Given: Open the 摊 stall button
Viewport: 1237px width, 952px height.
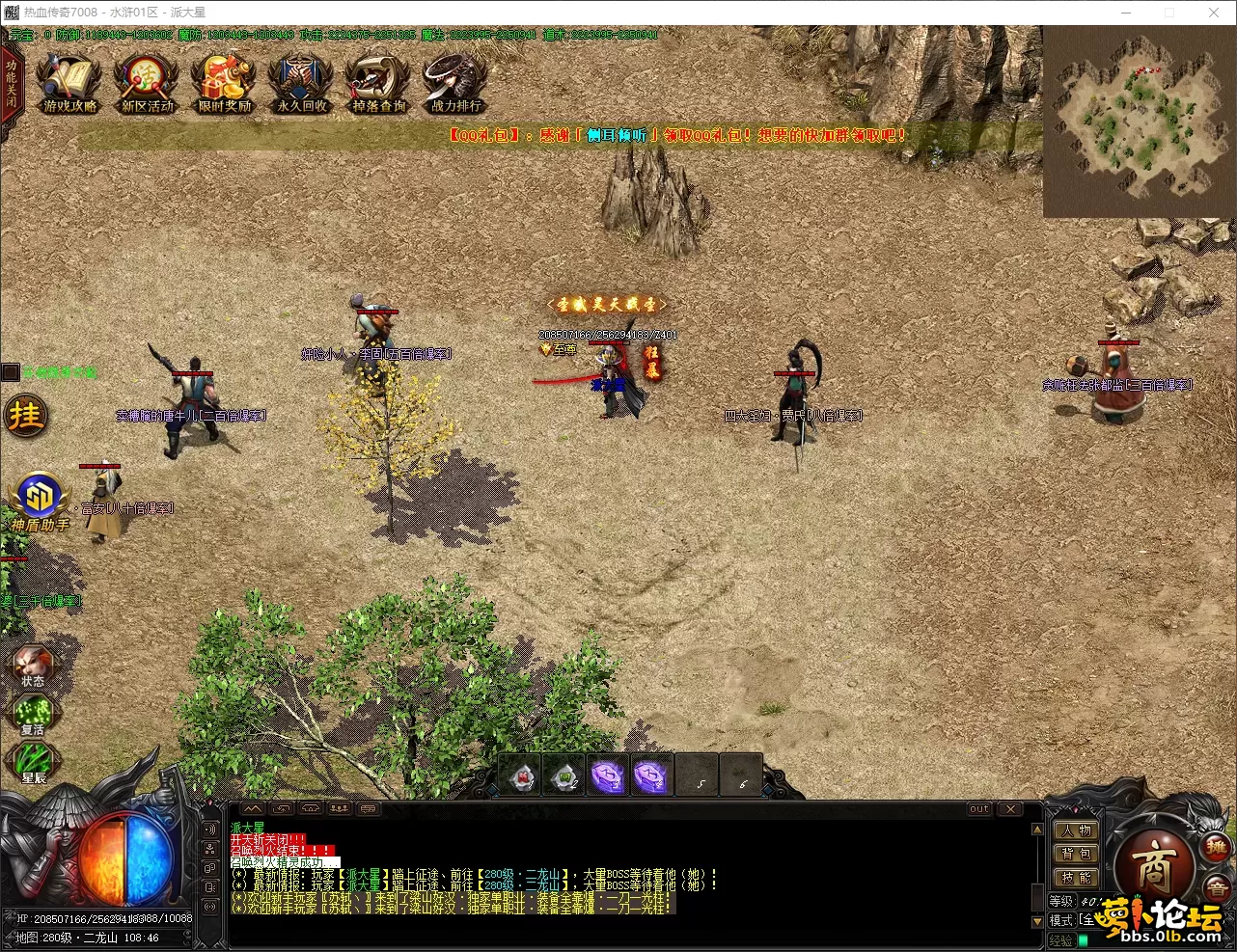Looking at the screenshot, I should click(1215, 846).
